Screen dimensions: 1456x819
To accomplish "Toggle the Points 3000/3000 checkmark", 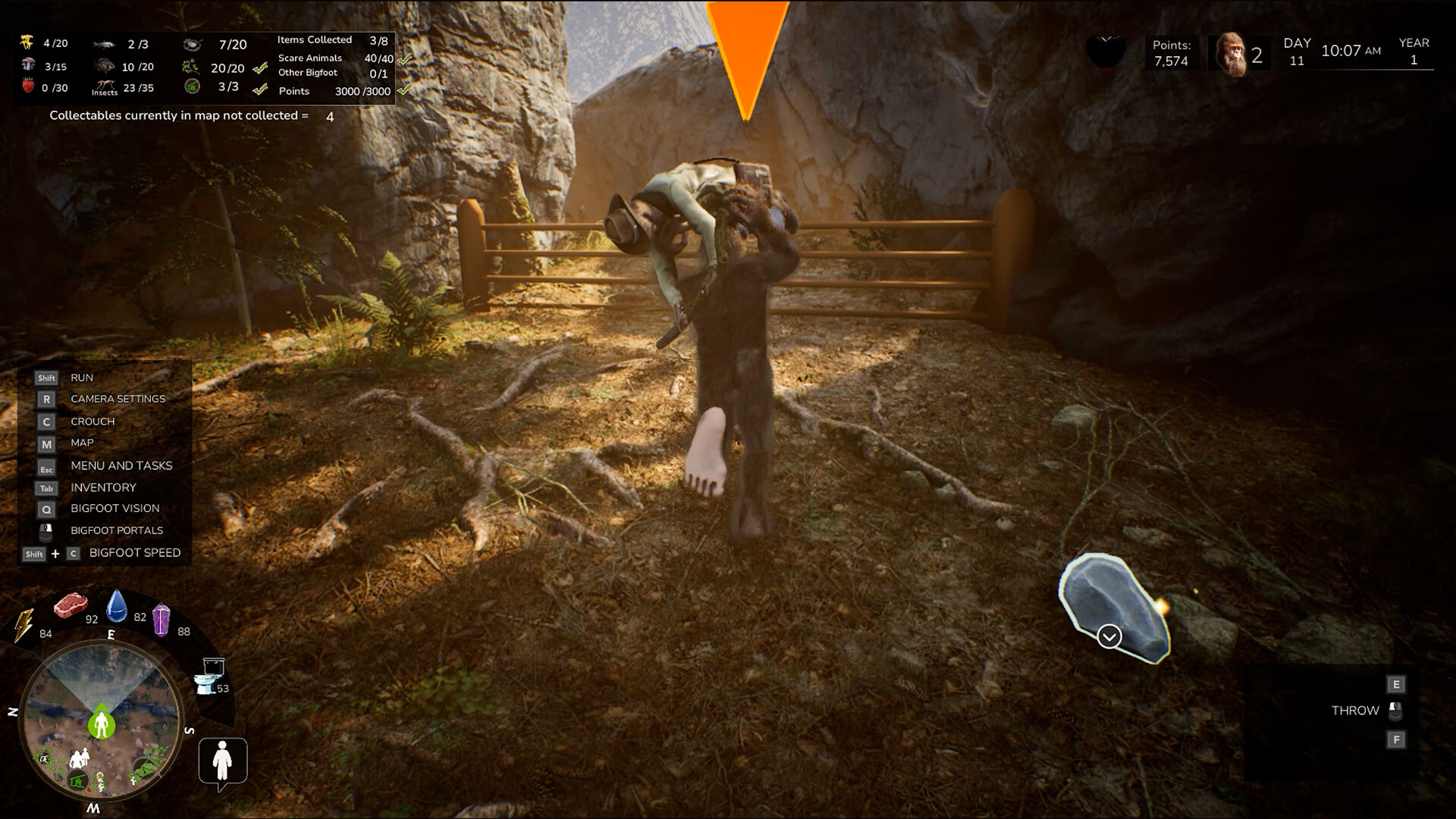I will [x=406, y=91].
